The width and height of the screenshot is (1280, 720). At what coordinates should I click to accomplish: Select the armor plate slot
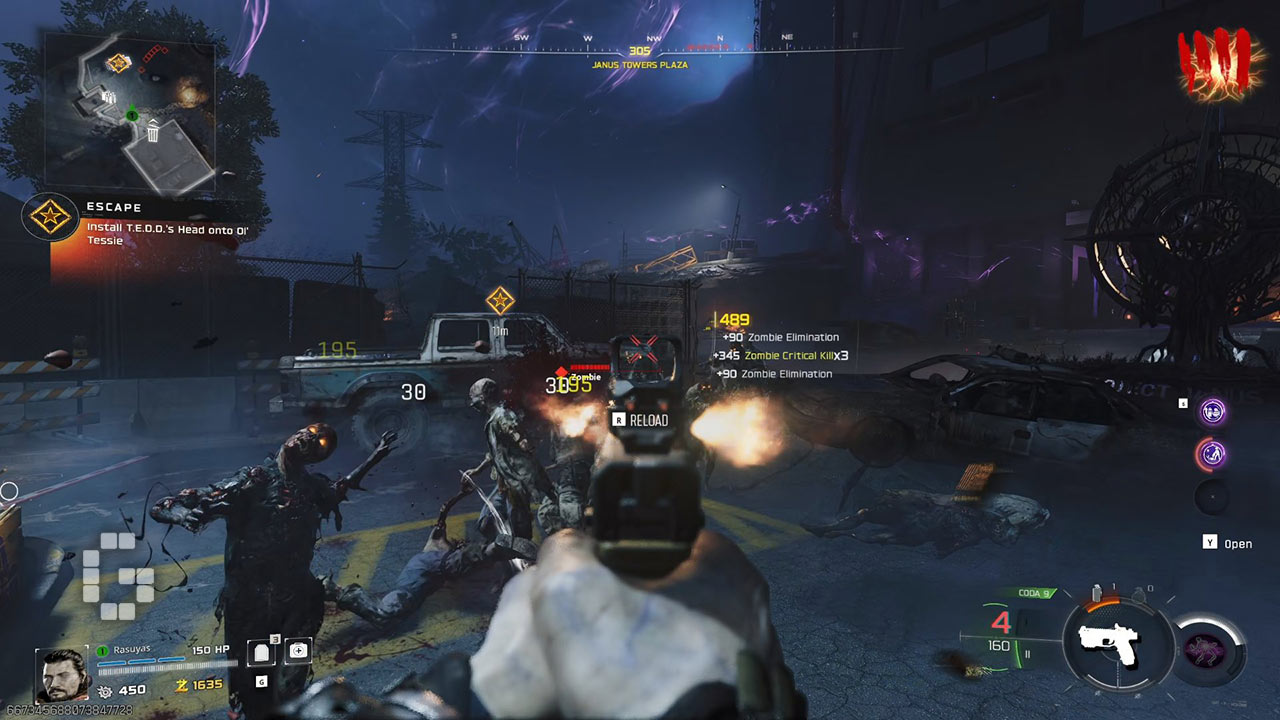tap(263, 652)
